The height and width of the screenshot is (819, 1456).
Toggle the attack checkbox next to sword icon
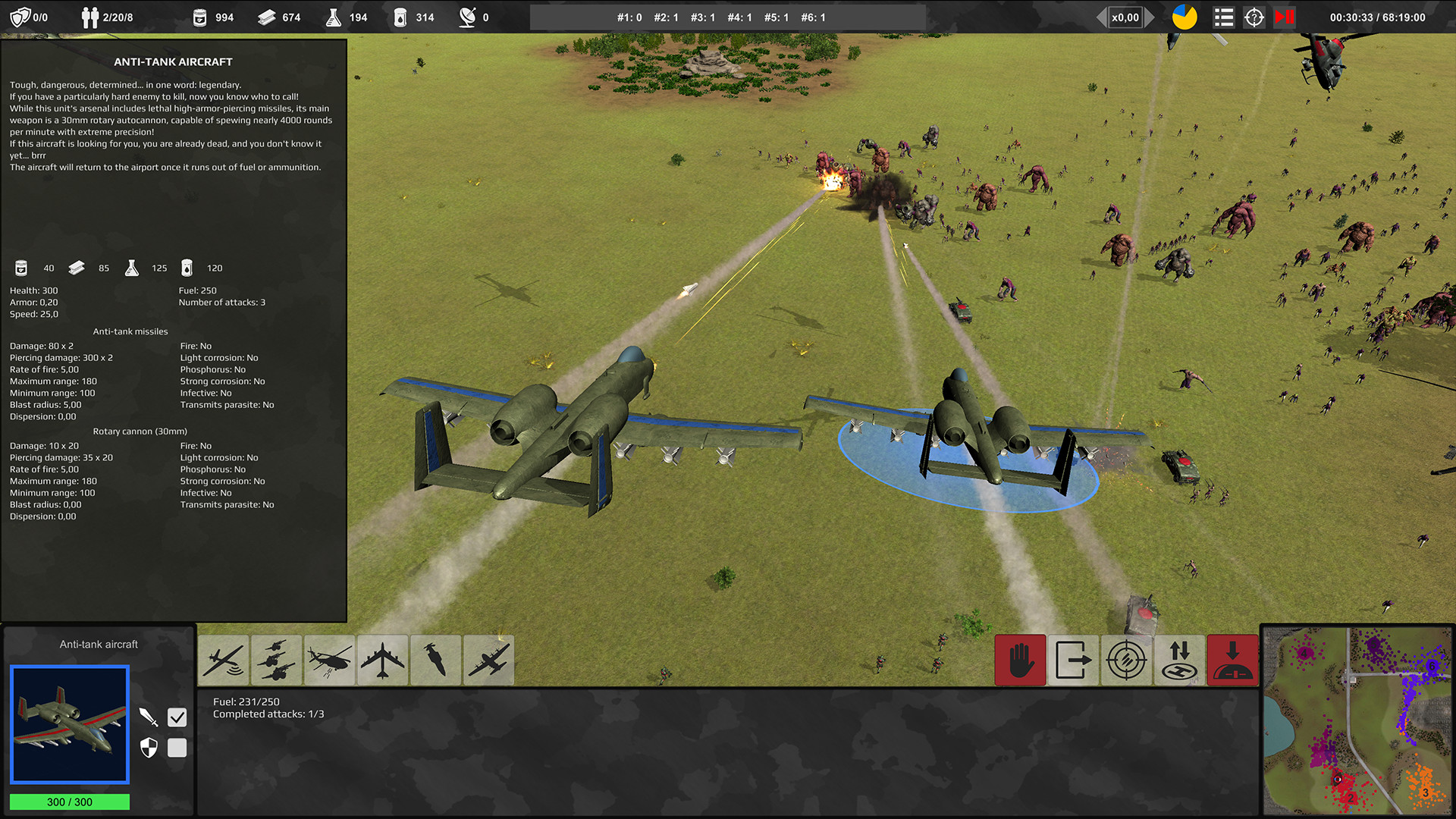coord(177,716)
